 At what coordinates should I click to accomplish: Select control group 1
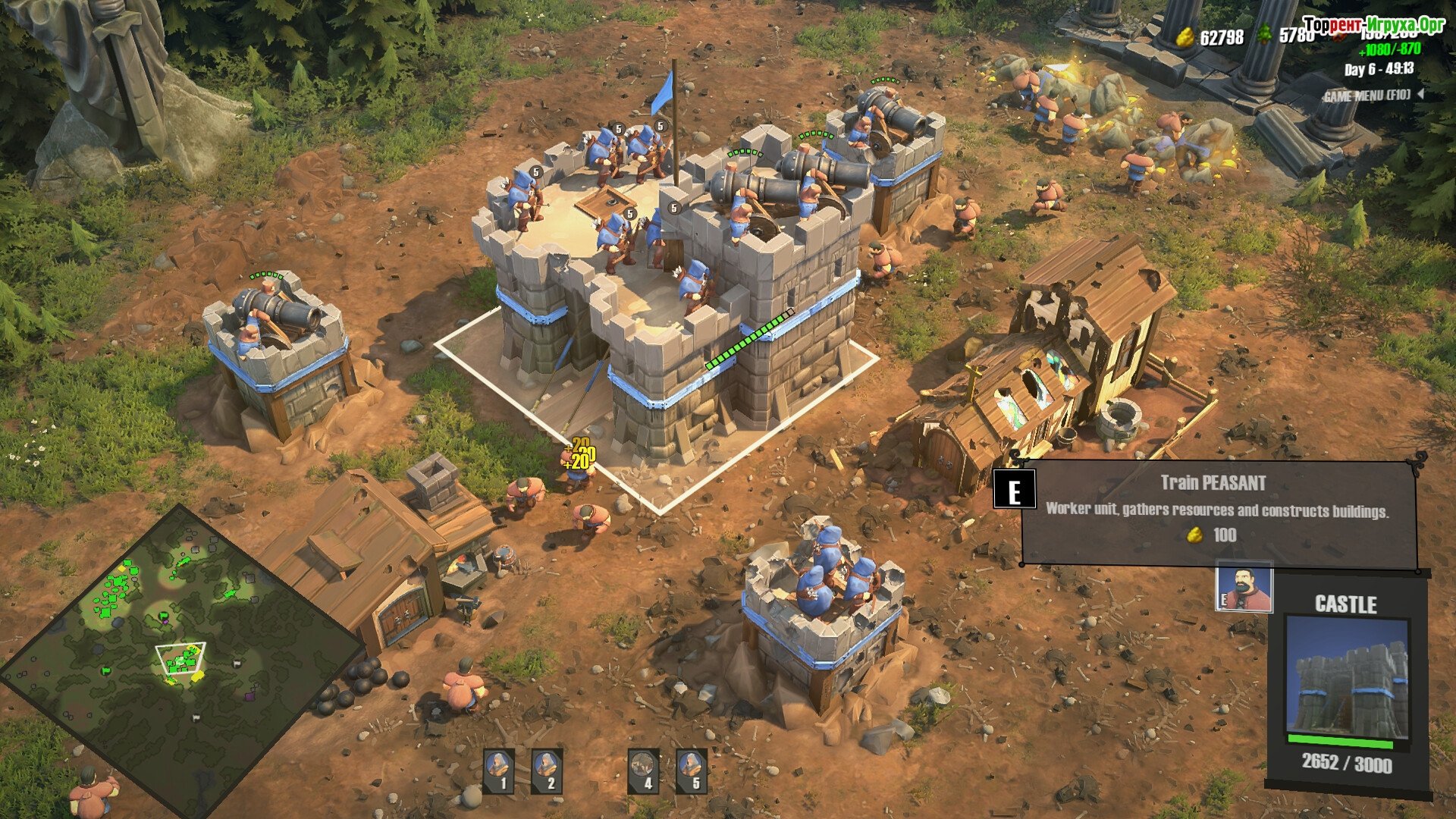click(499, 770)
